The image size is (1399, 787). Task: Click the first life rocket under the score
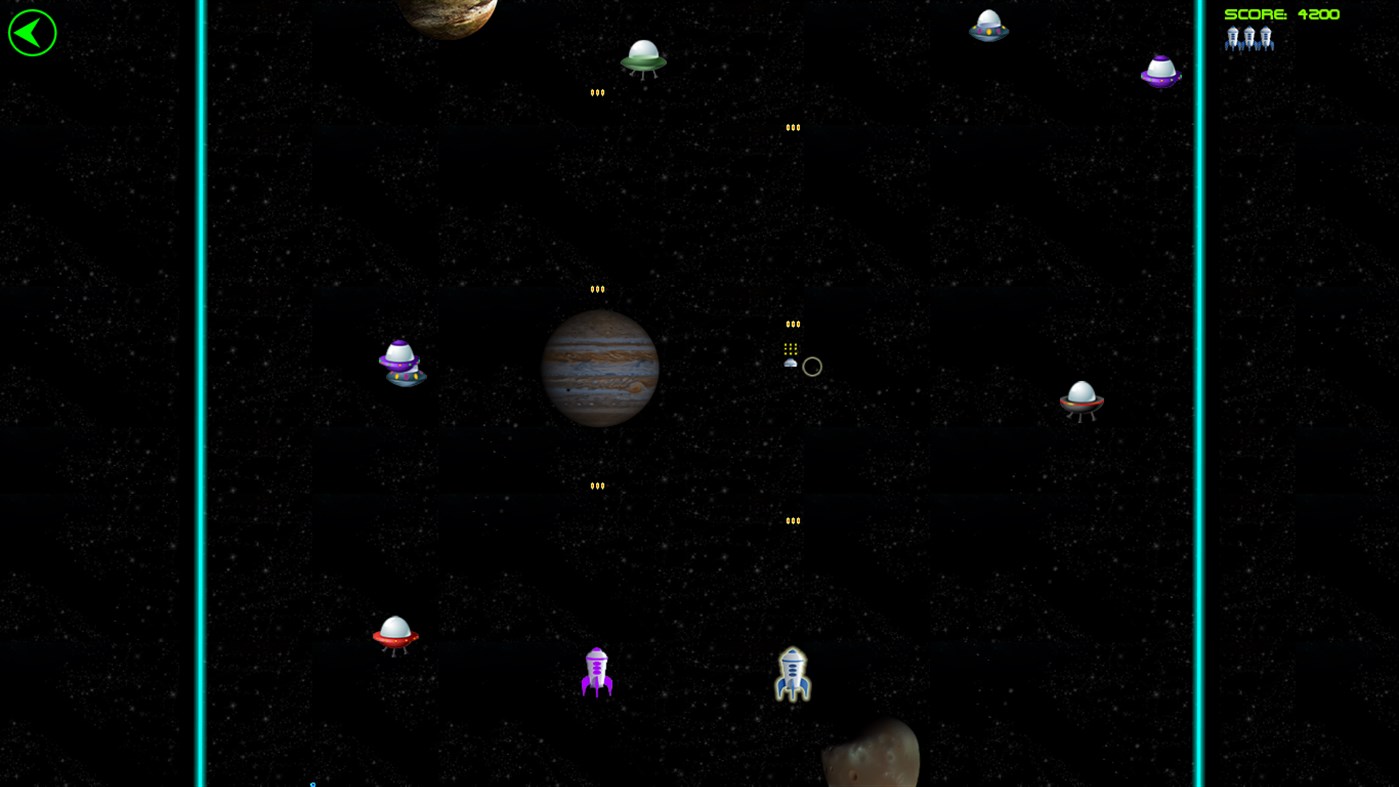[1231, 37]
